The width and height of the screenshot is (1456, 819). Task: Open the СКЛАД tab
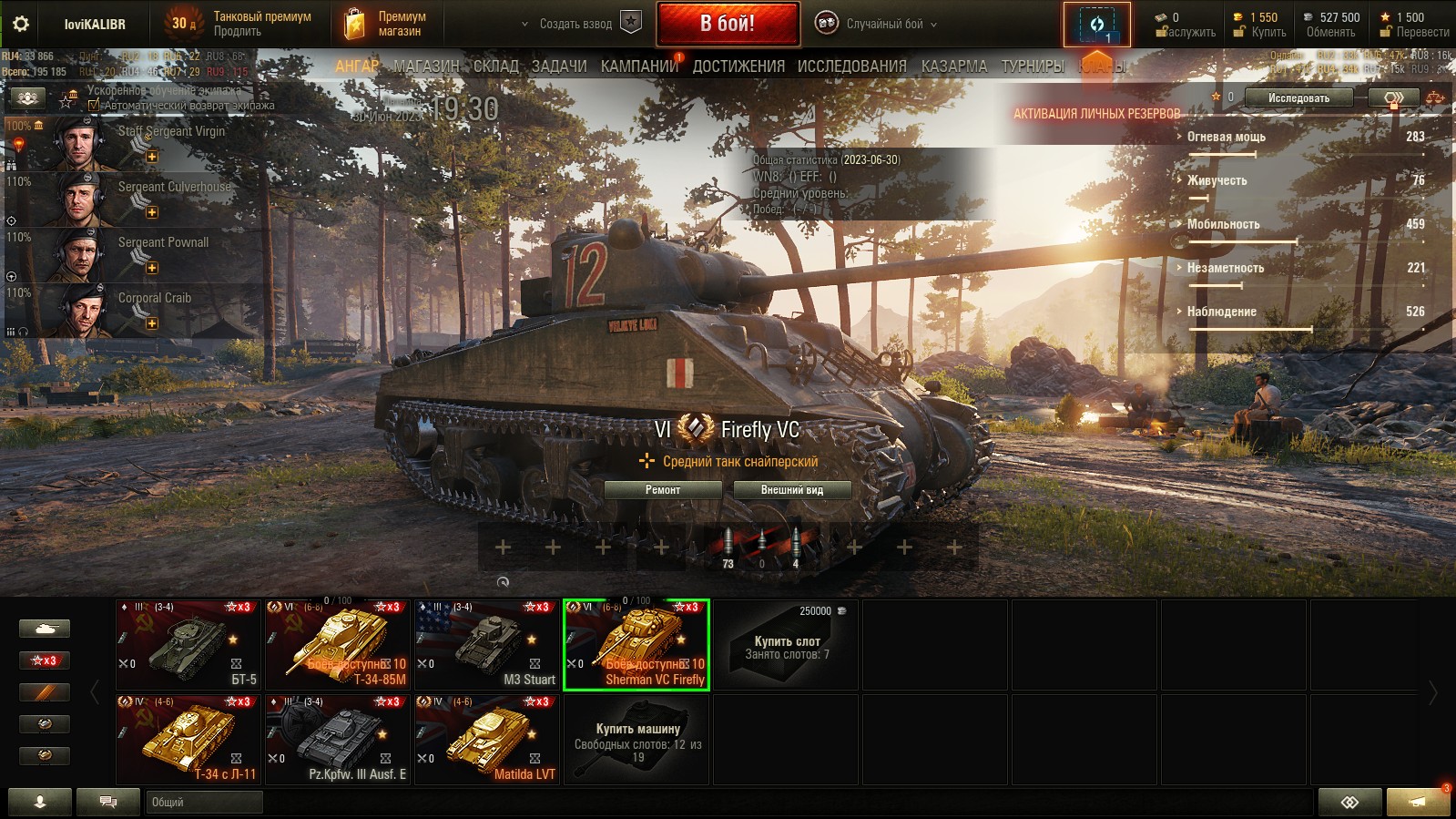point(496,67)
